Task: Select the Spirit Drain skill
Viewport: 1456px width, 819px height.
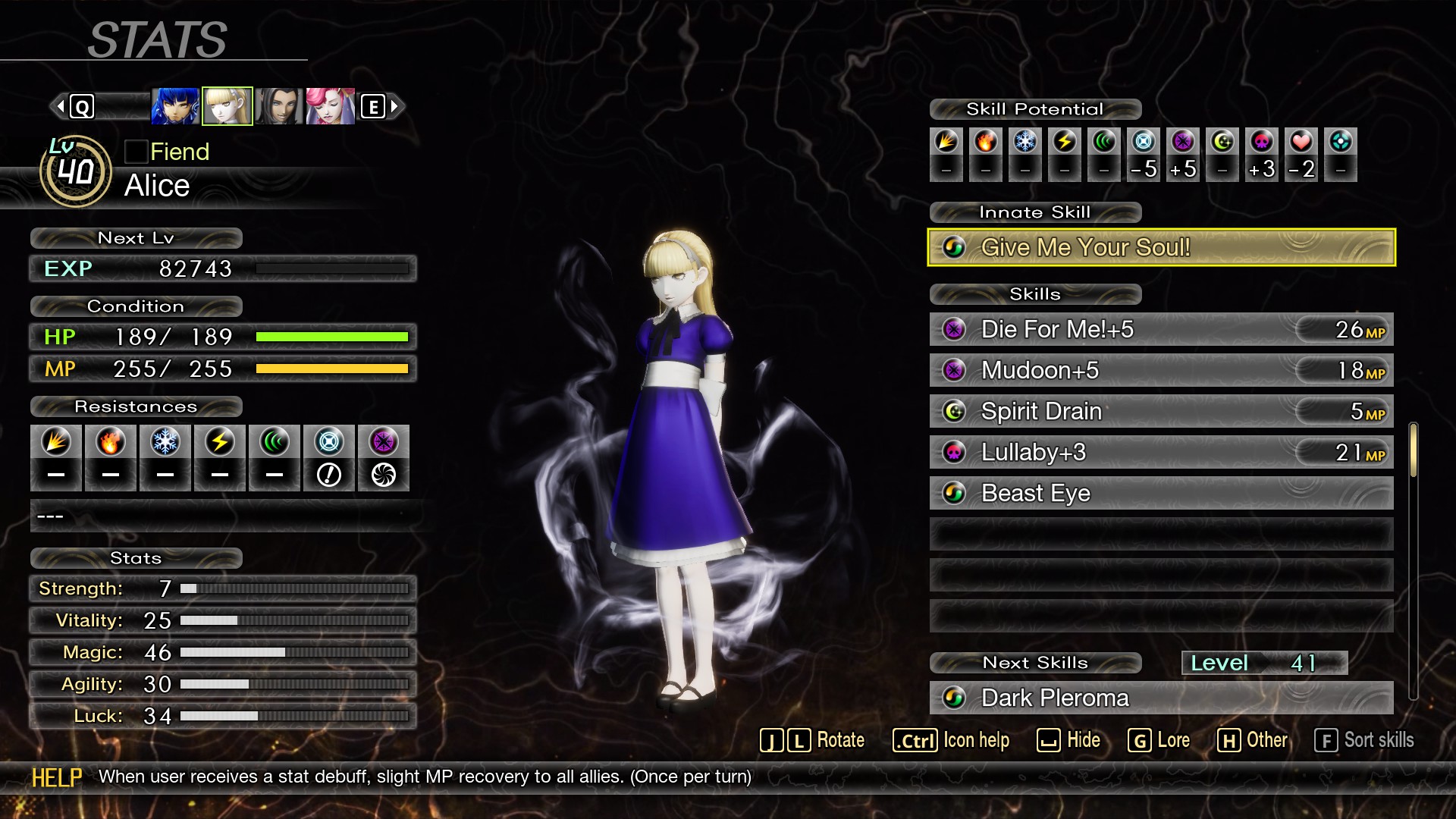Action: pyautogui.click(x=1161, y=411)
